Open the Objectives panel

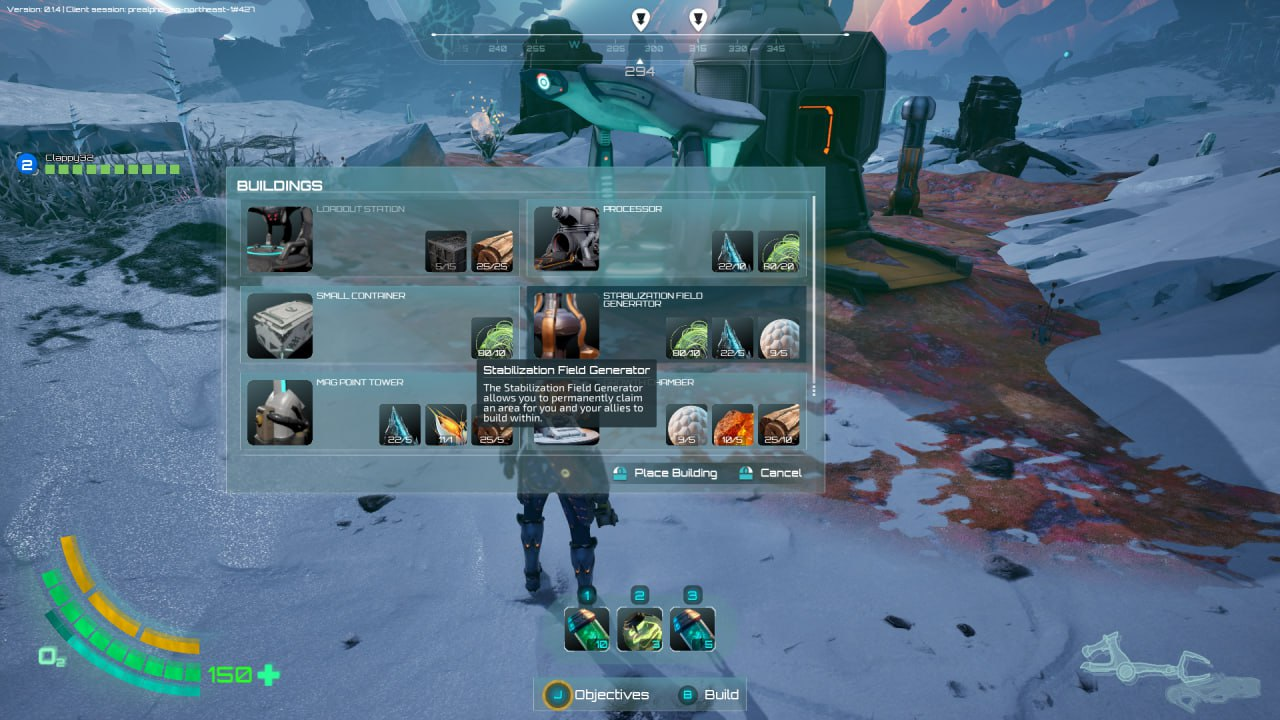tap(597, 695)
